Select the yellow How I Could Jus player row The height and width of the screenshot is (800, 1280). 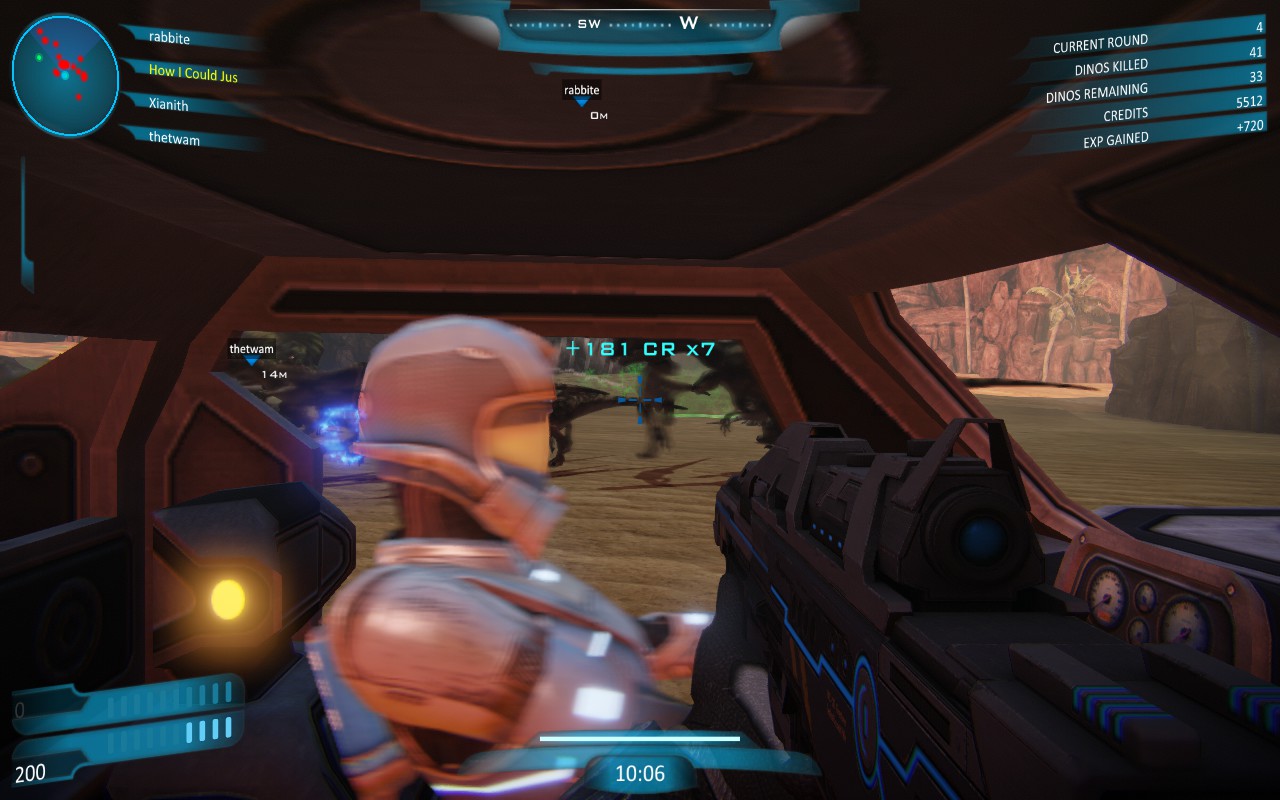click(193, 72)
